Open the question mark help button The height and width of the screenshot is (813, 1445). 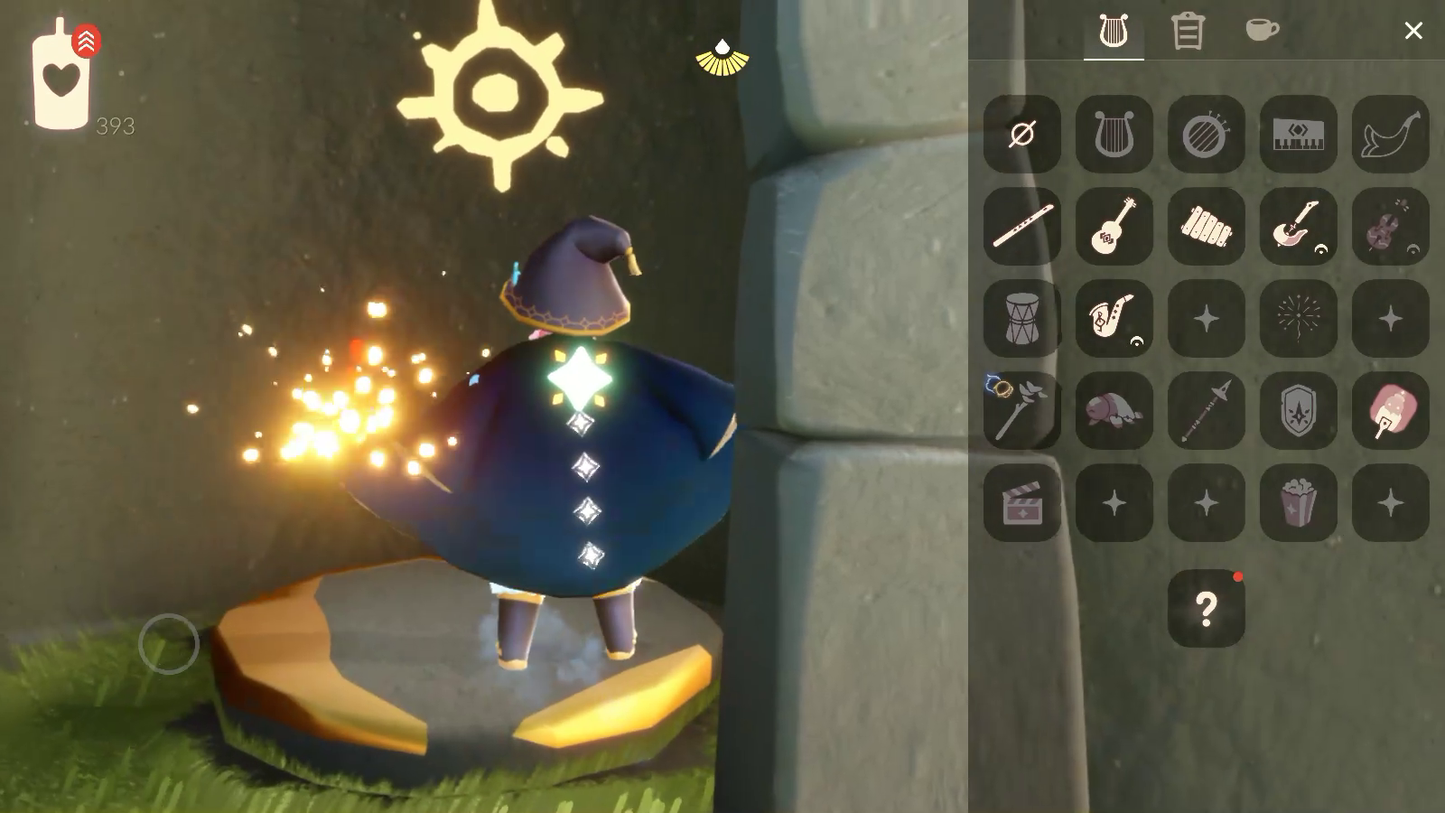[x=1206, y=608]
